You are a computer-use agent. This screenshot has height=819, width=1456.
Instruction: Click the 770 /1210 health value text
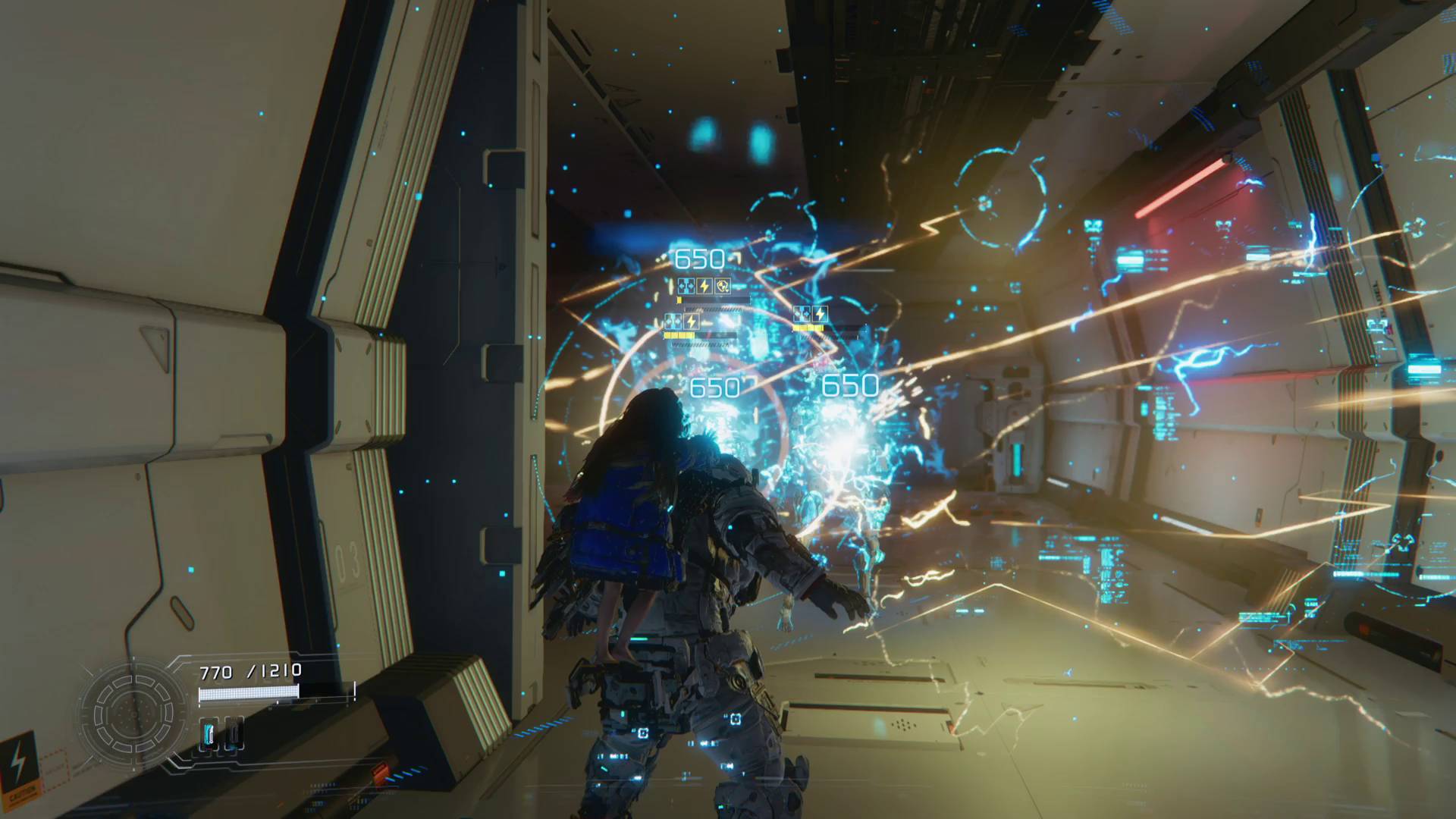[249, 670]
